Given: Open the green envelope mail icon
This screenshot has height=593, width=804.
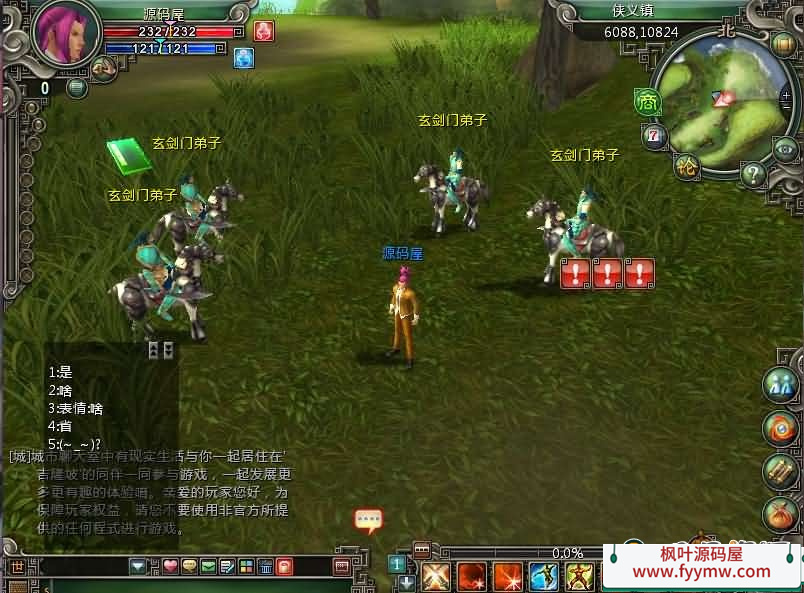Looking at the screenshot, I should [208, 567].
